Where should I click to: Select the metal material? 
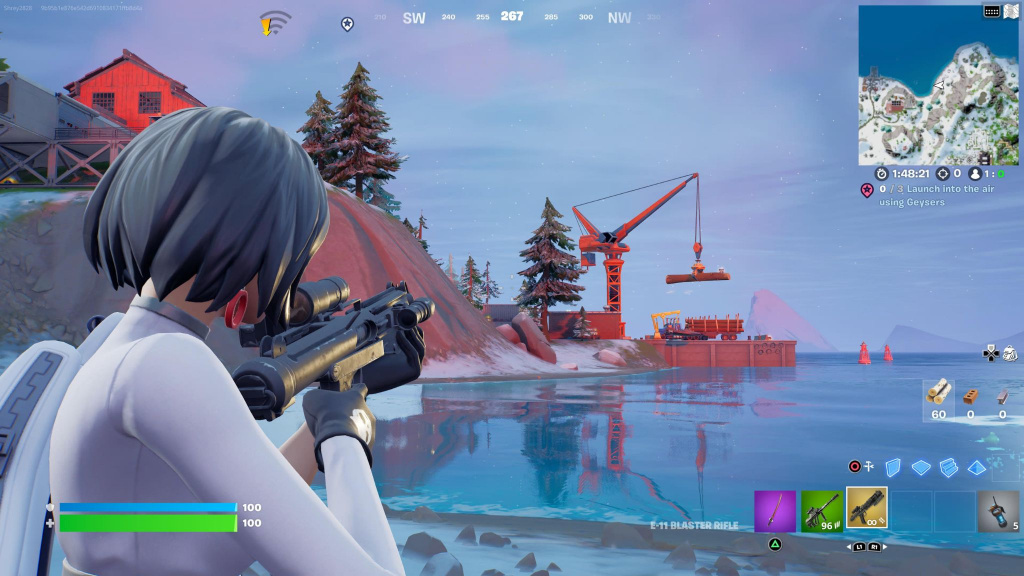coord(1001,396)
